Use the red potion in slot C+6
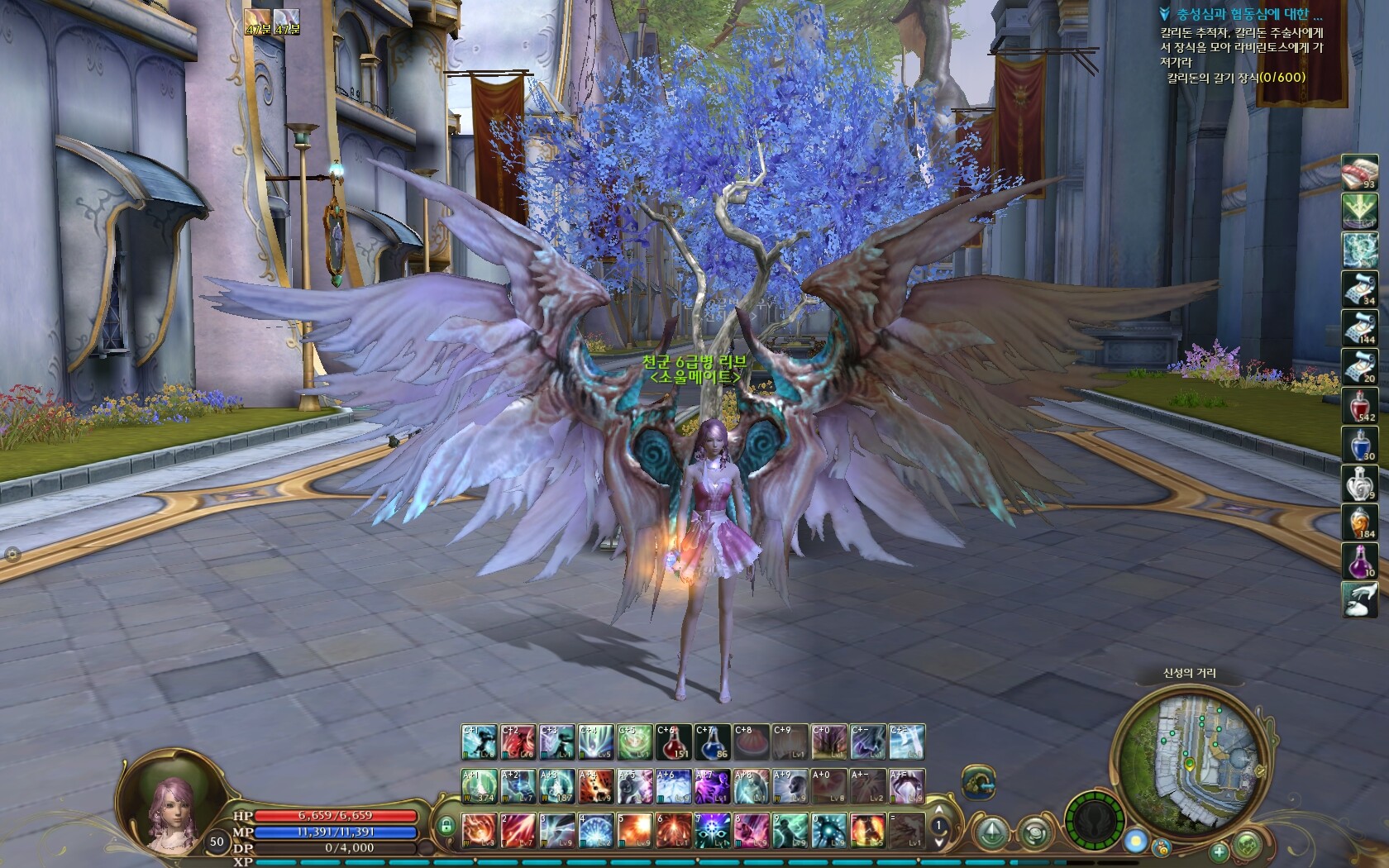Screen dimensions: 1389x868 (674, 742)
